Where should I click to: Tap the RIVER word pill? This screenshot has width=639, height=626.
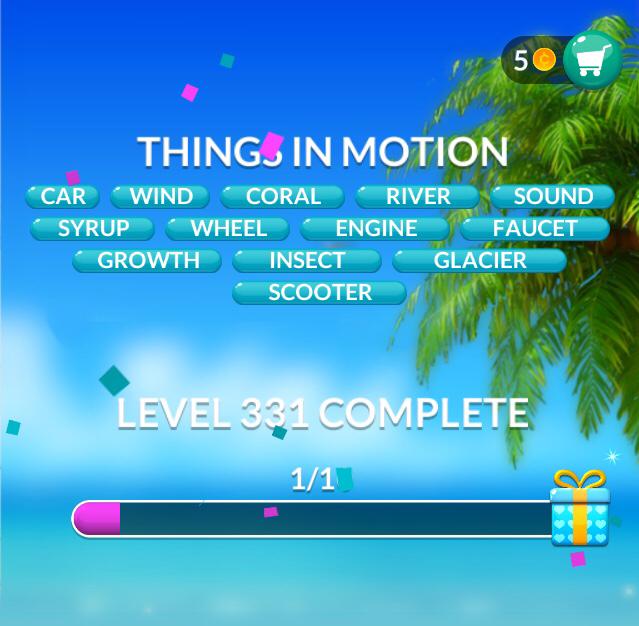pos(418,196)
